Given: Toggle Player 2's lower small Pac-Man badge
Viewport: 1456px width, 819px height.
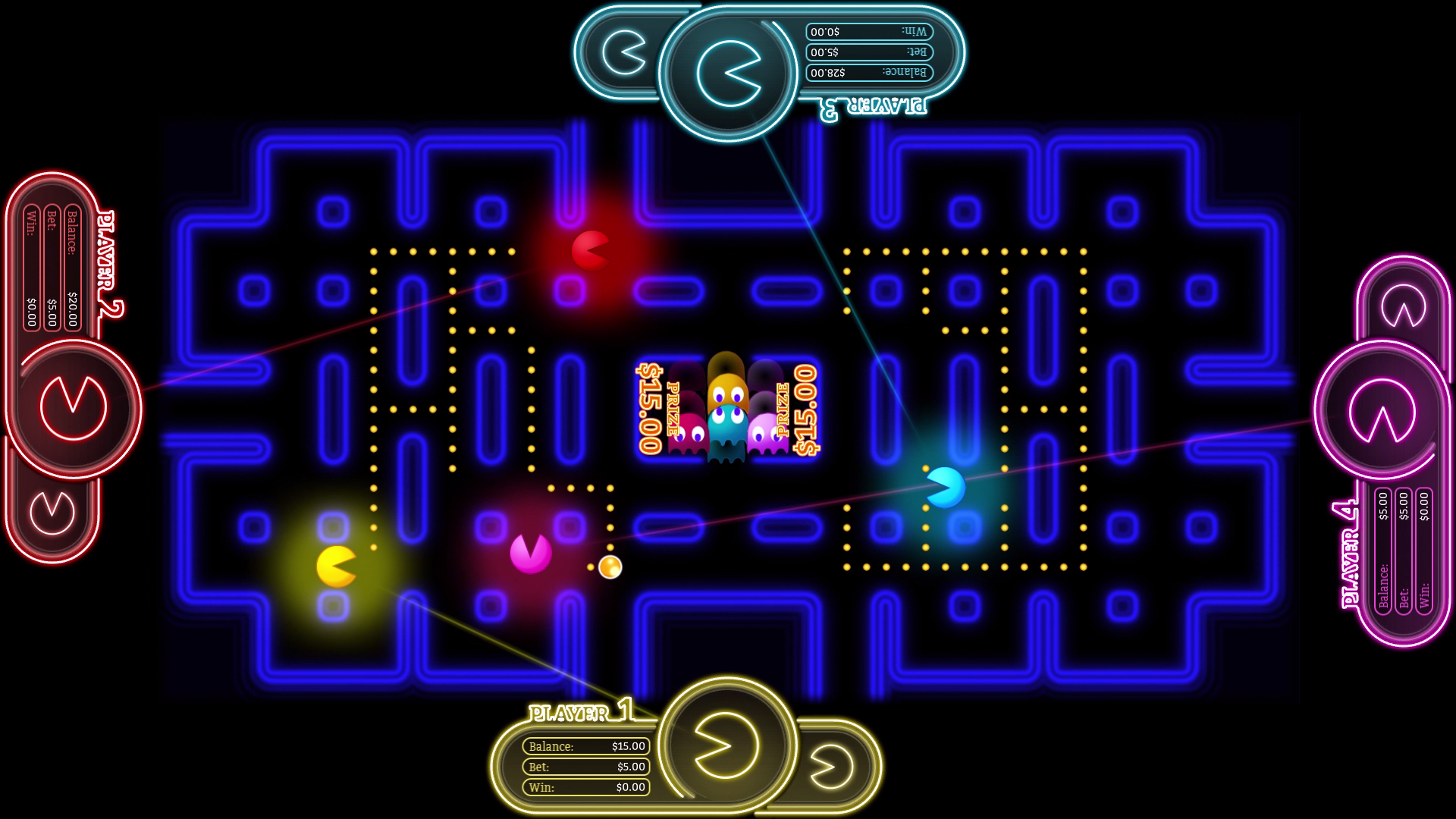Looking at the screenshot, I should [51, 514].
